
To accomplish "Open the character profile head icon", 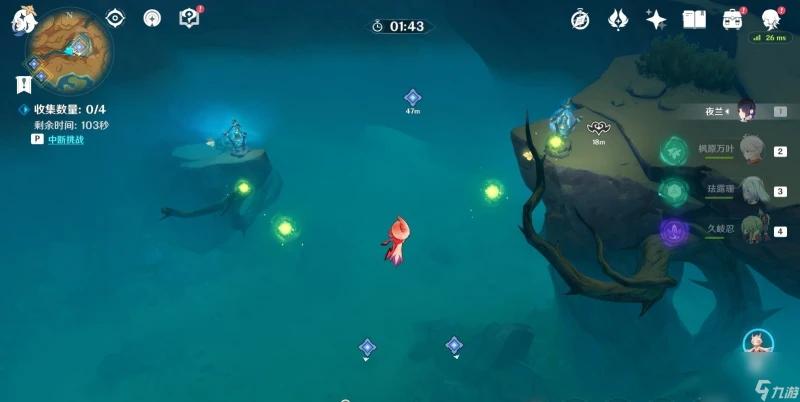I will (x=771, y=19).
